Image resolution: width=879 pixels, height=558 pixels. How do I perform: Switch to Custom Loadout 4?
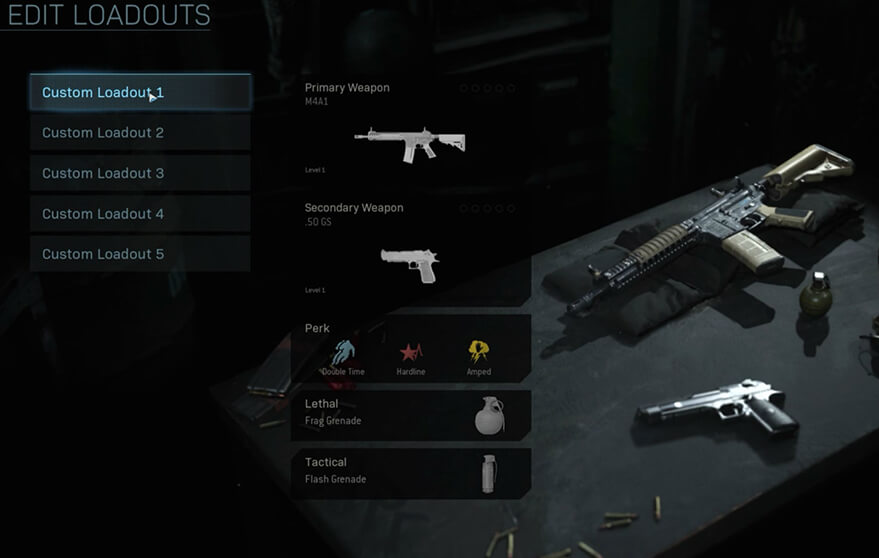coord(140,214)
